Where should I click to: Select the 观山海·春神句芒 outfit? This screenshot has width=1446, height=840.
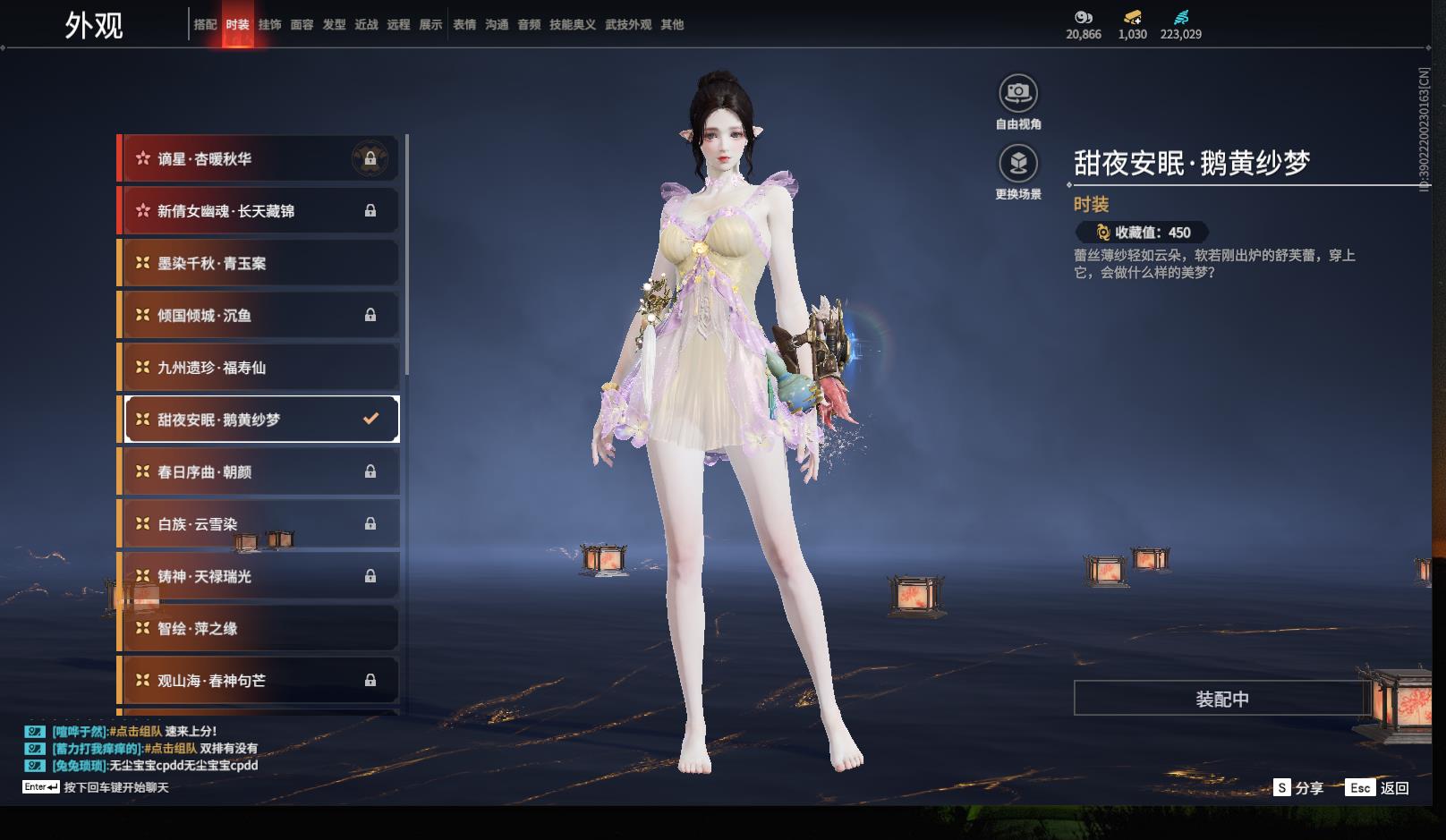(259, 681)
